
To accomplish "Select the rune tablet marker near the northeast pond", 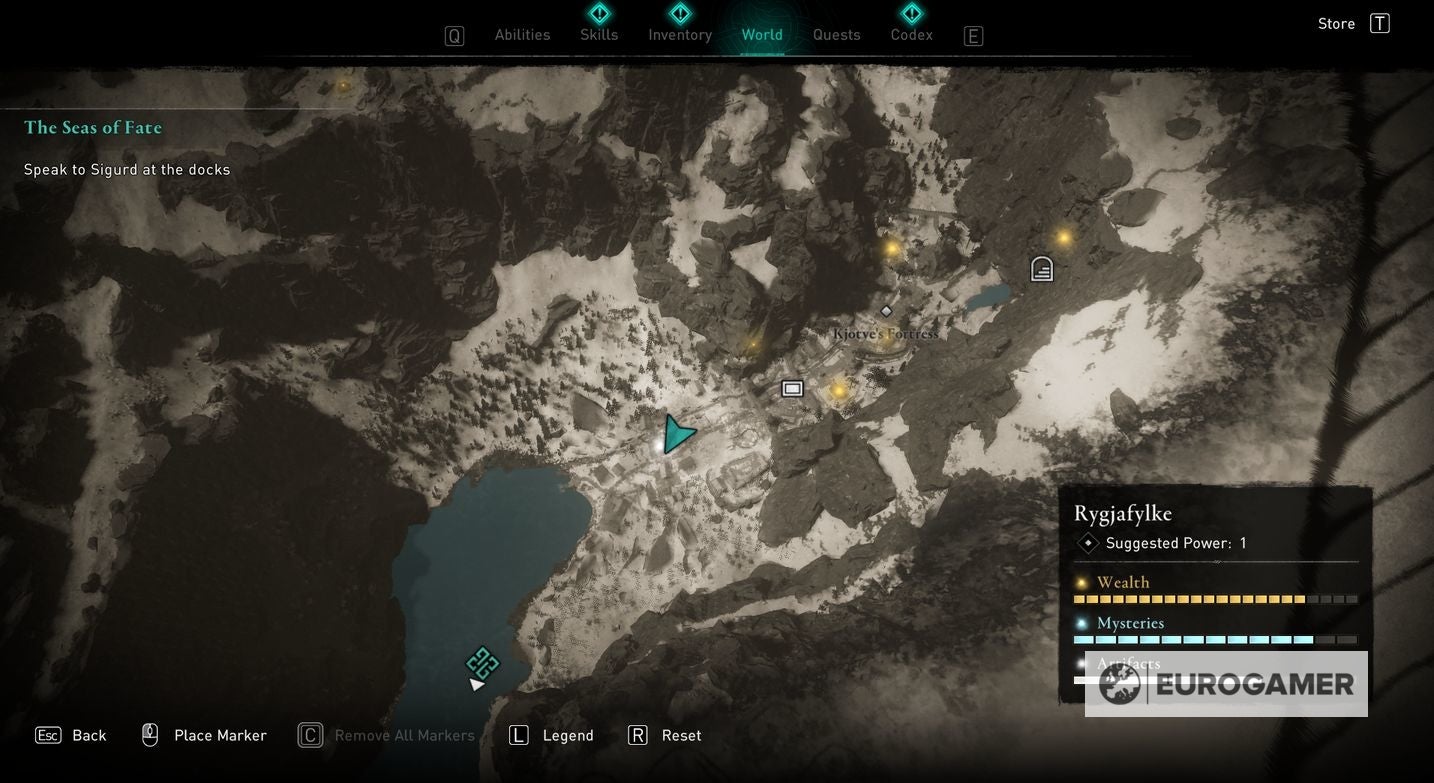I will coord(1040,268).
